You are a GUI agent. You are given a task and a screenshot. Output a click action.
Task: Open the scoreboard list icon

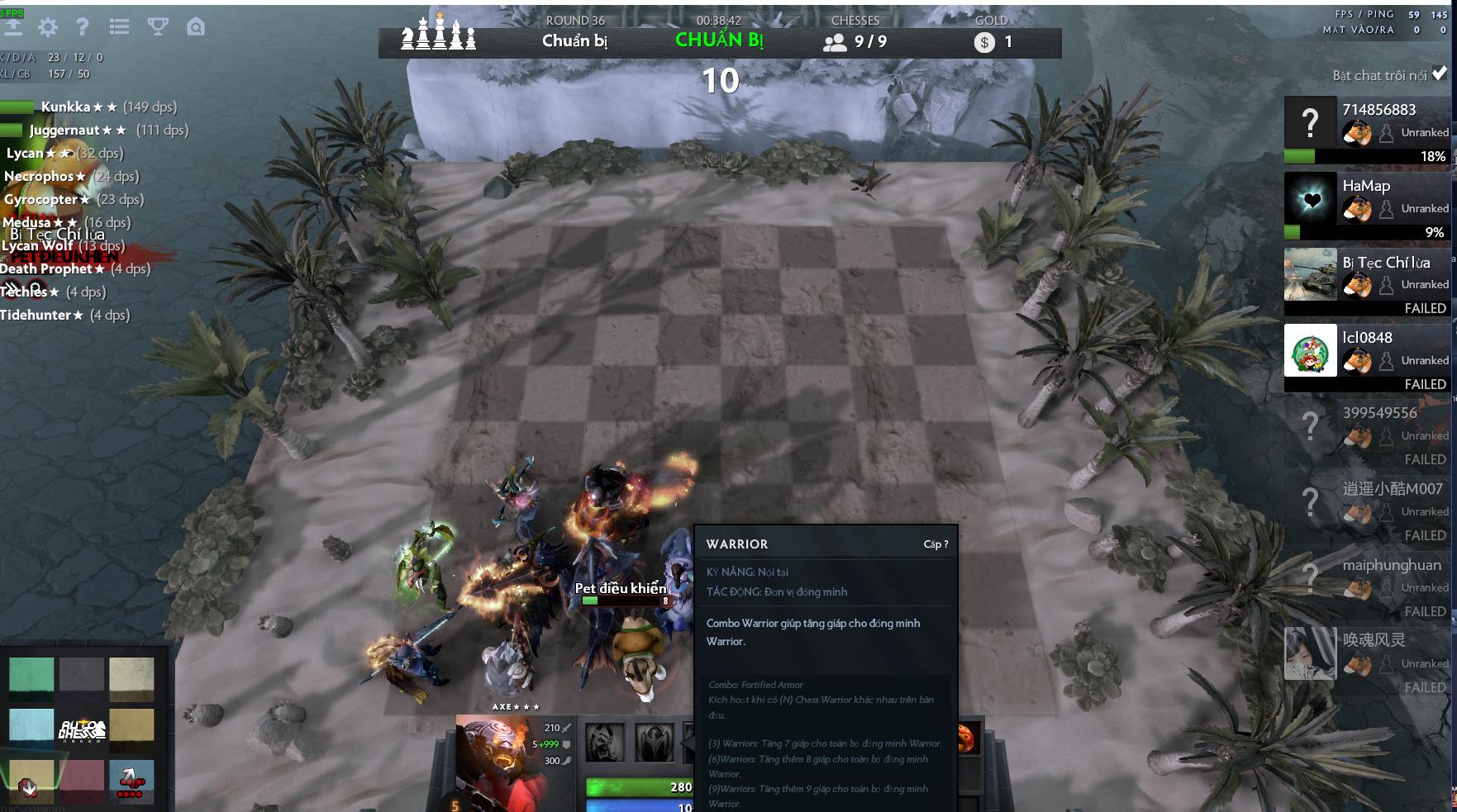click(x=119, y=26)
